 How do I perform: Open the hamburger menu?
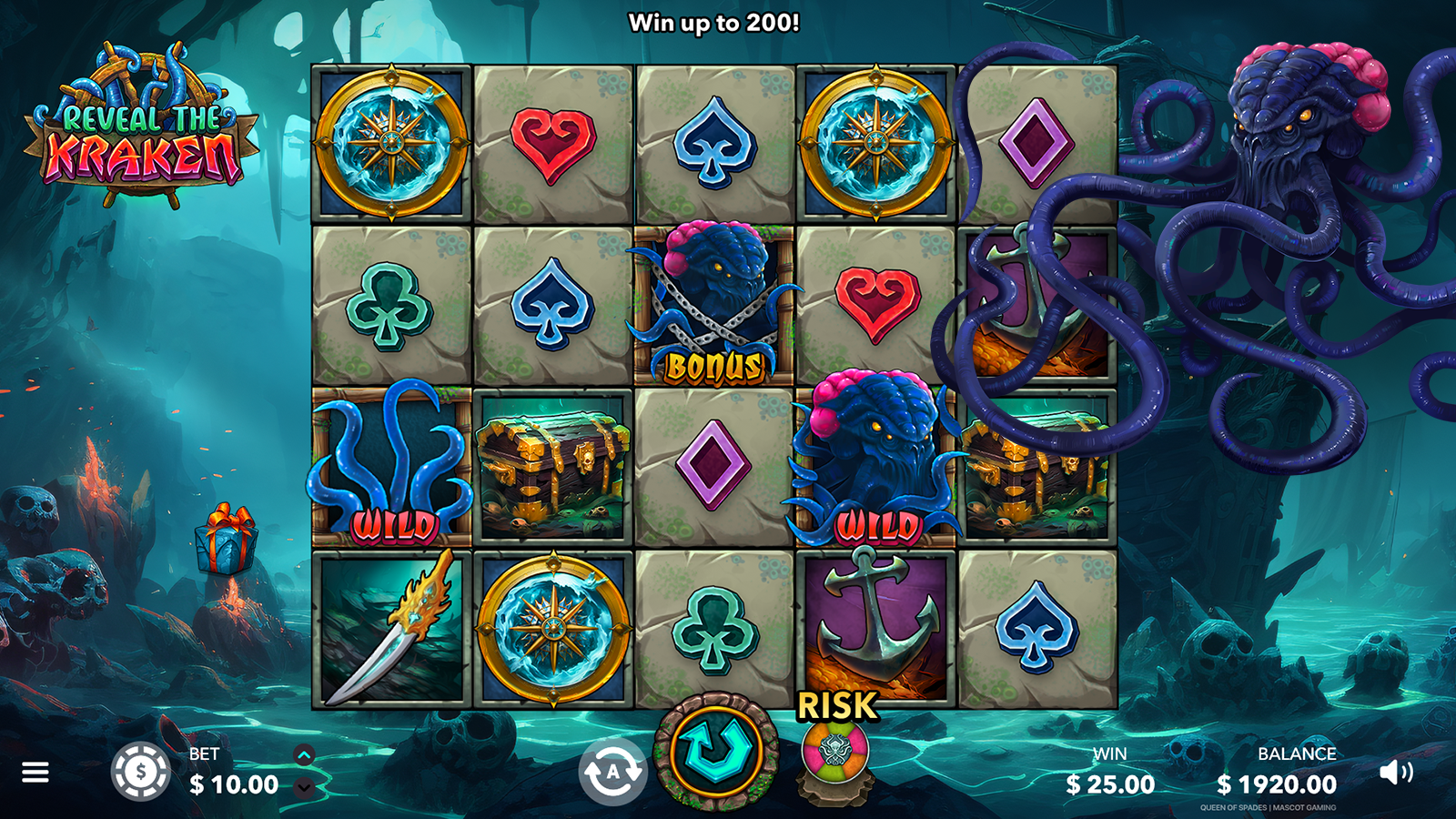pos(35,773)
